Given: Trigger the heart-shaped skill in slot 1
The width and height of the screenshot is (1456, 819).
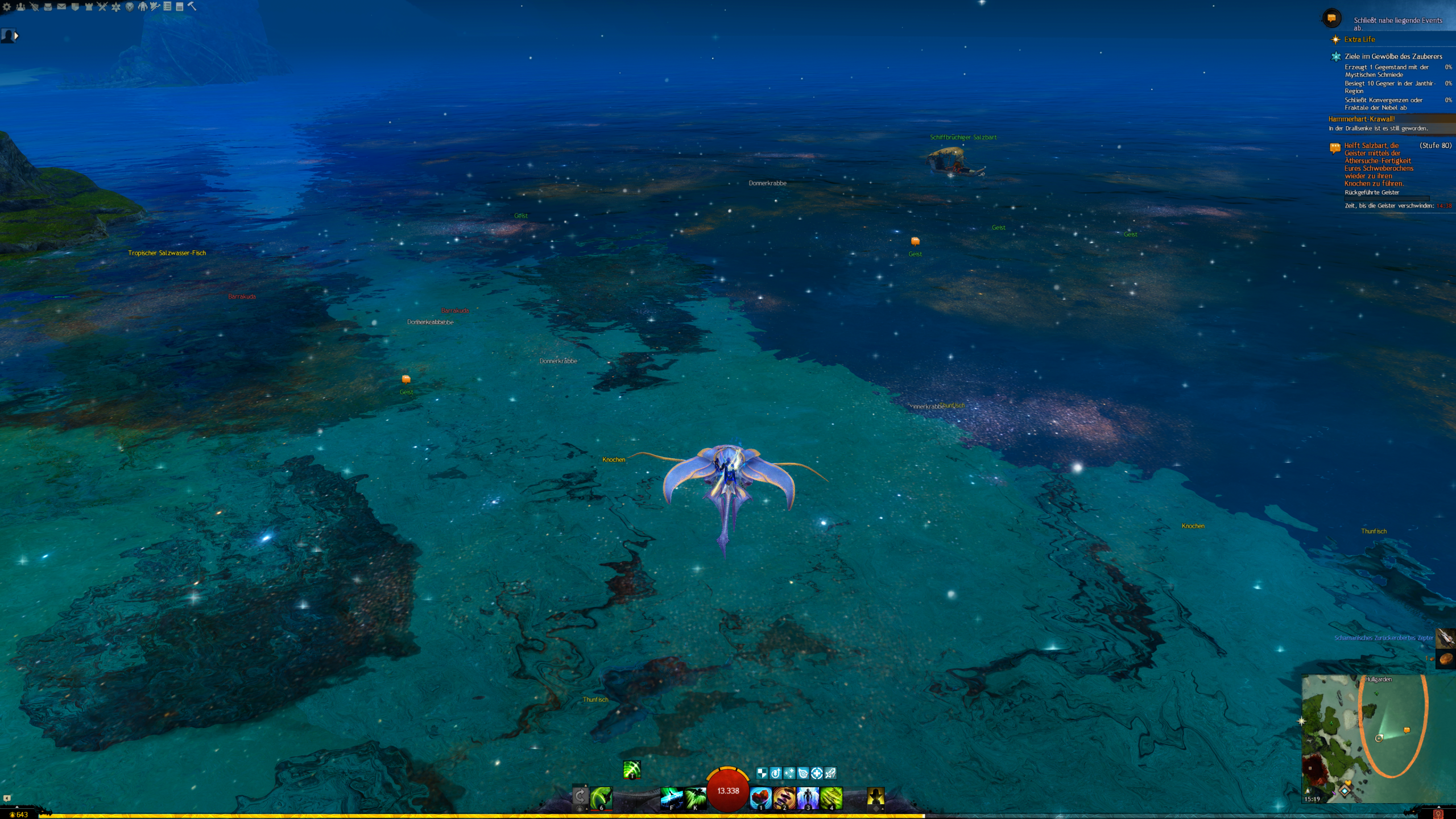Looking at the screenshot, I should [x=760, y=797].
